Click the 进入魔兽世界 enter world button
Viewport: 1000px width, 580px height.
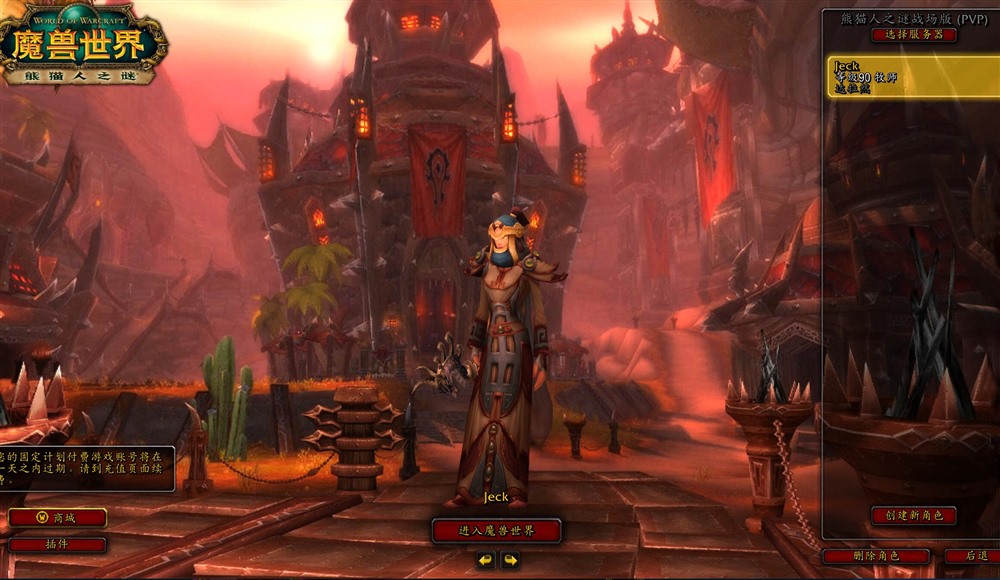[496, 531]
